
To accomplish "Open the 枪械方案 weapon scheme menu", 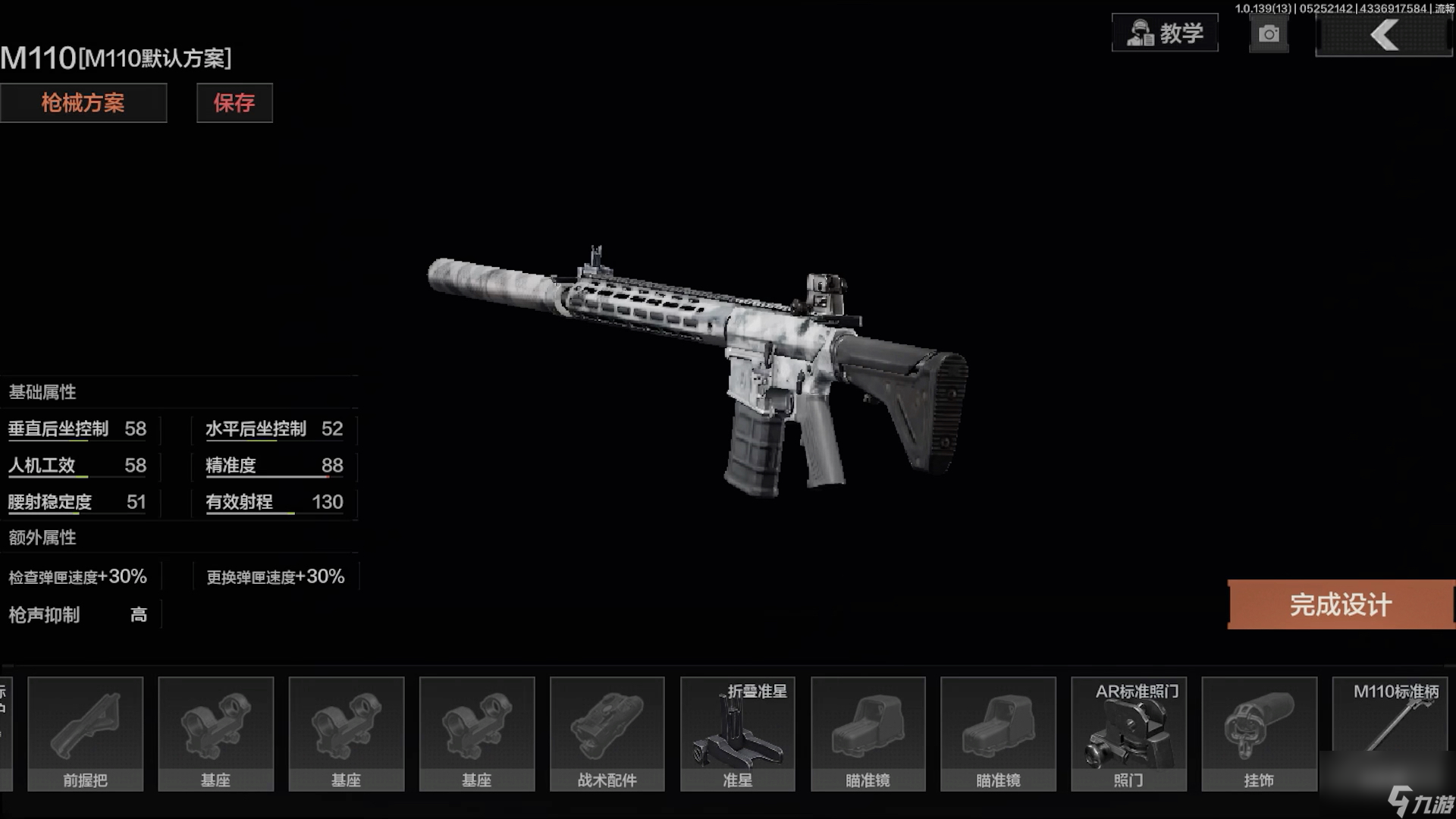I will tap(83, 103).
